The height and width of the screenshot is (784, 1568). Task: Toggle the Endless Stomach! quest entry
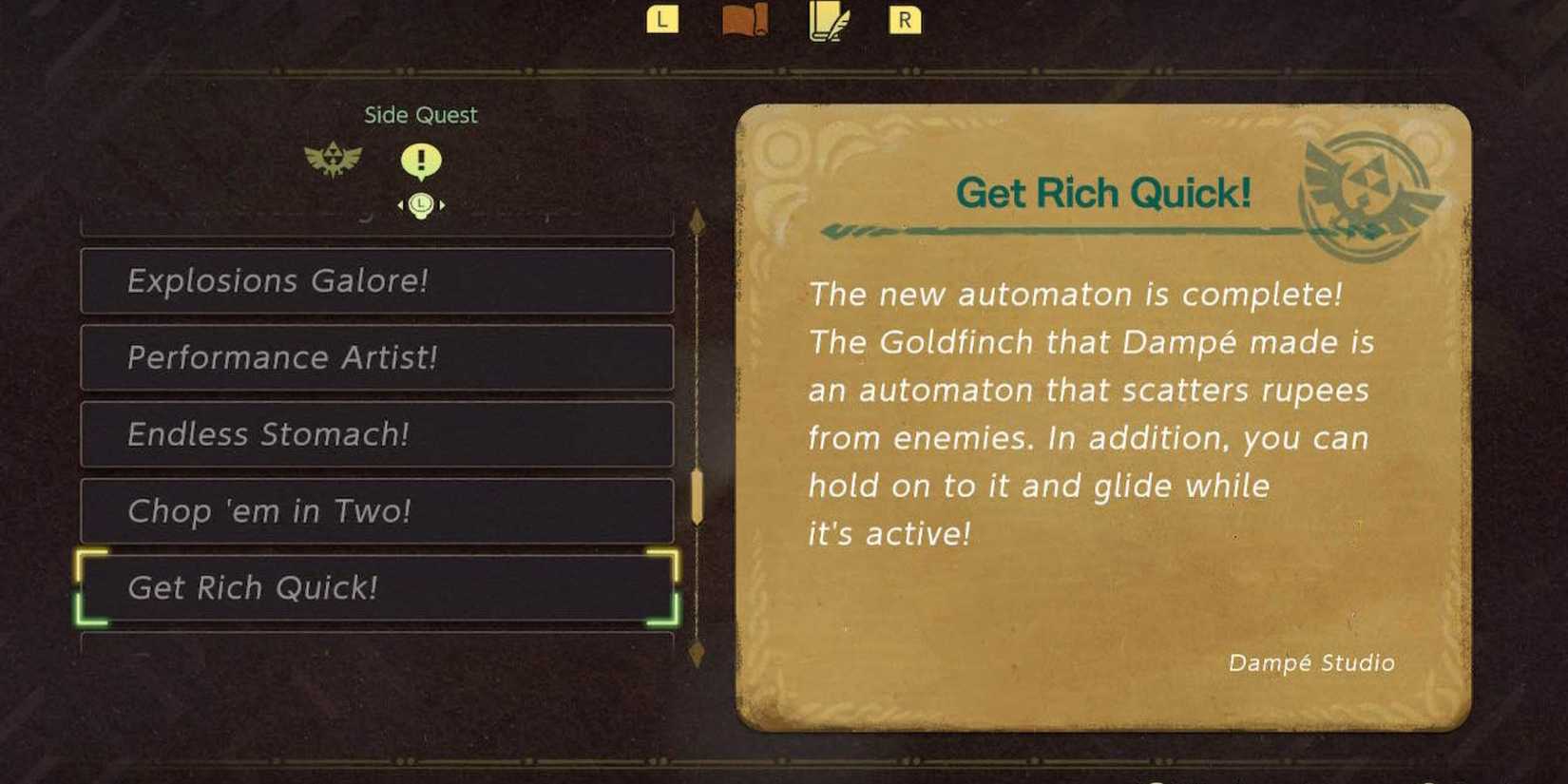pos(376,434)
